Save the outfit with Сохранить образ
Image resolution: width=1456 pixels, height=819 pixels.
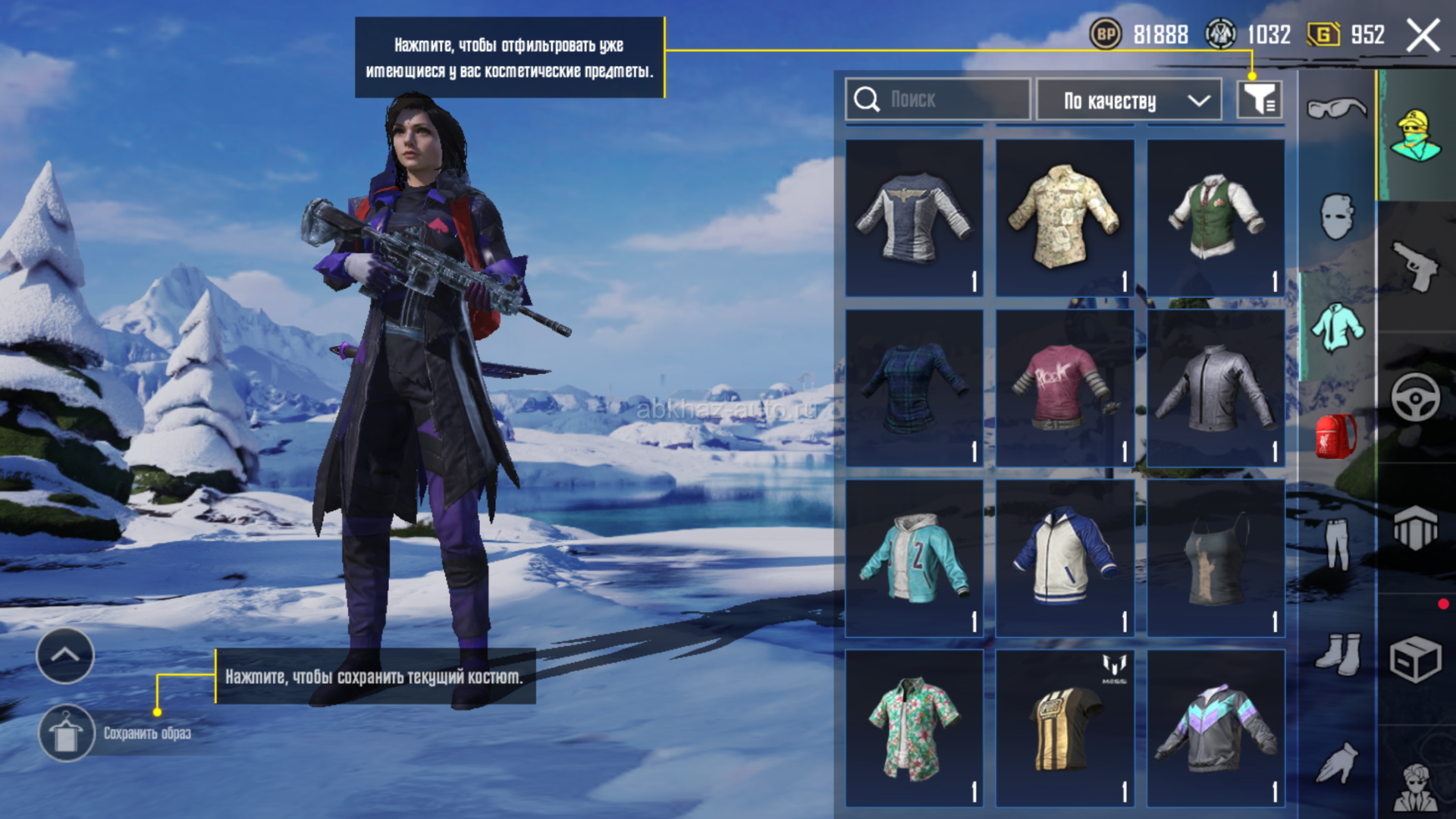[x=67, y=733]
